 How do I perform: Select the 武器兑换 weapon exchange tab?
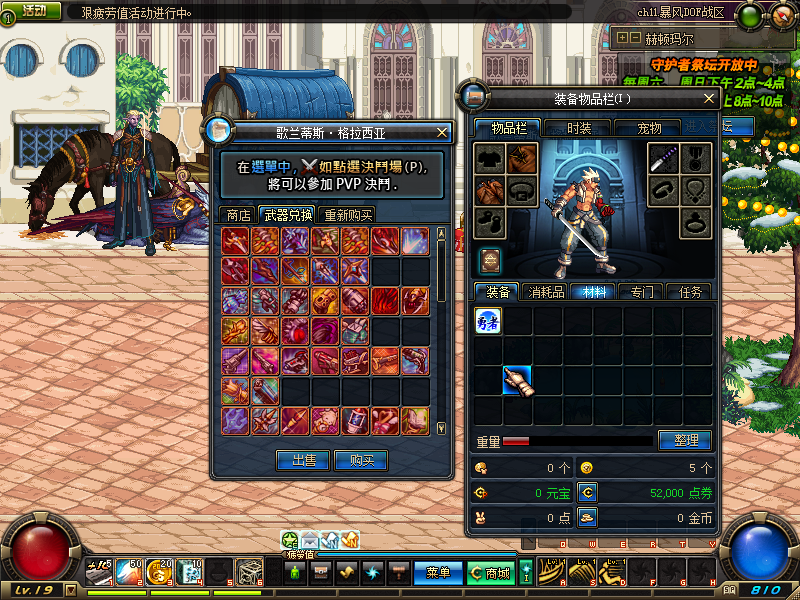point(287,215)
